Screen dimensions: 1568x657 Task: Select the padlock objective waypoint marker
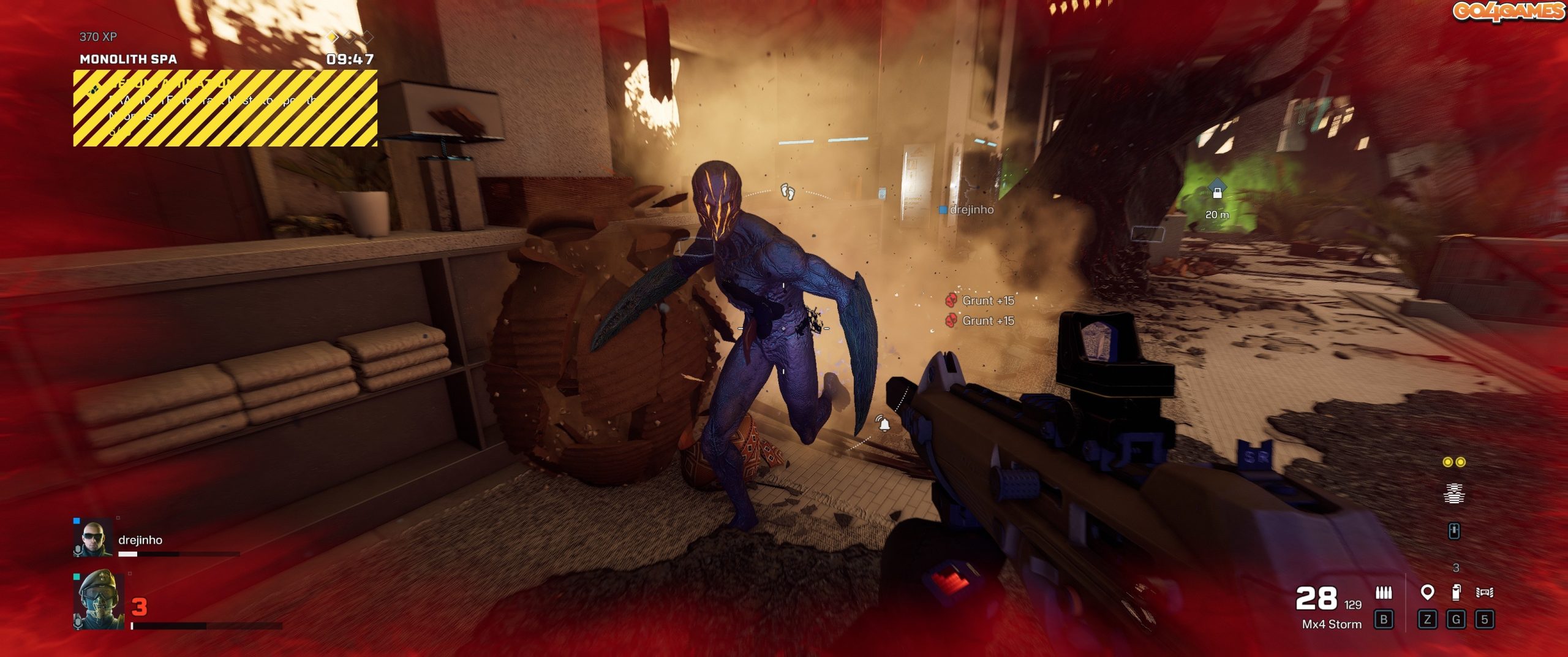tap(1217, 192)
